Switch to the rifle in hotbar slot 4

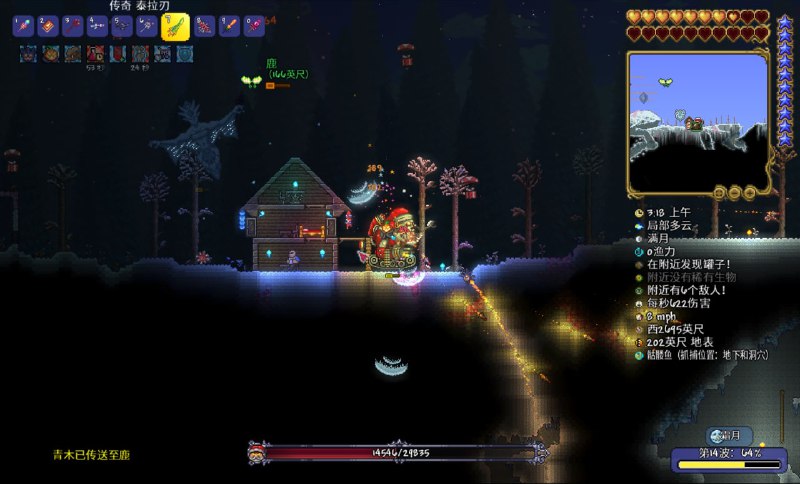pyautogui.click(x=97, y=26)
